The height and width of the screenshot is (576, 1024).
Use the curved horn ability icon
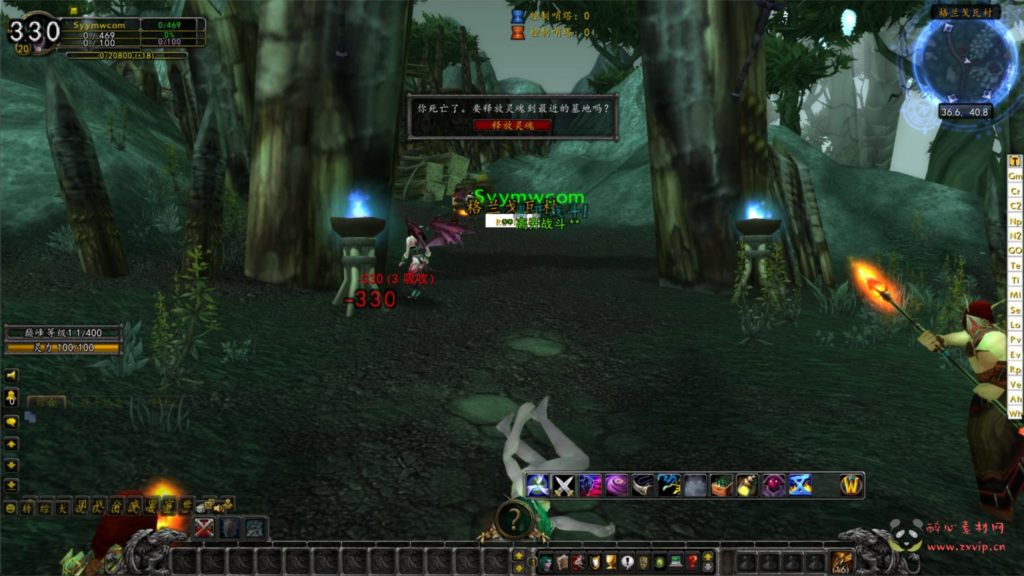point(643,485)
